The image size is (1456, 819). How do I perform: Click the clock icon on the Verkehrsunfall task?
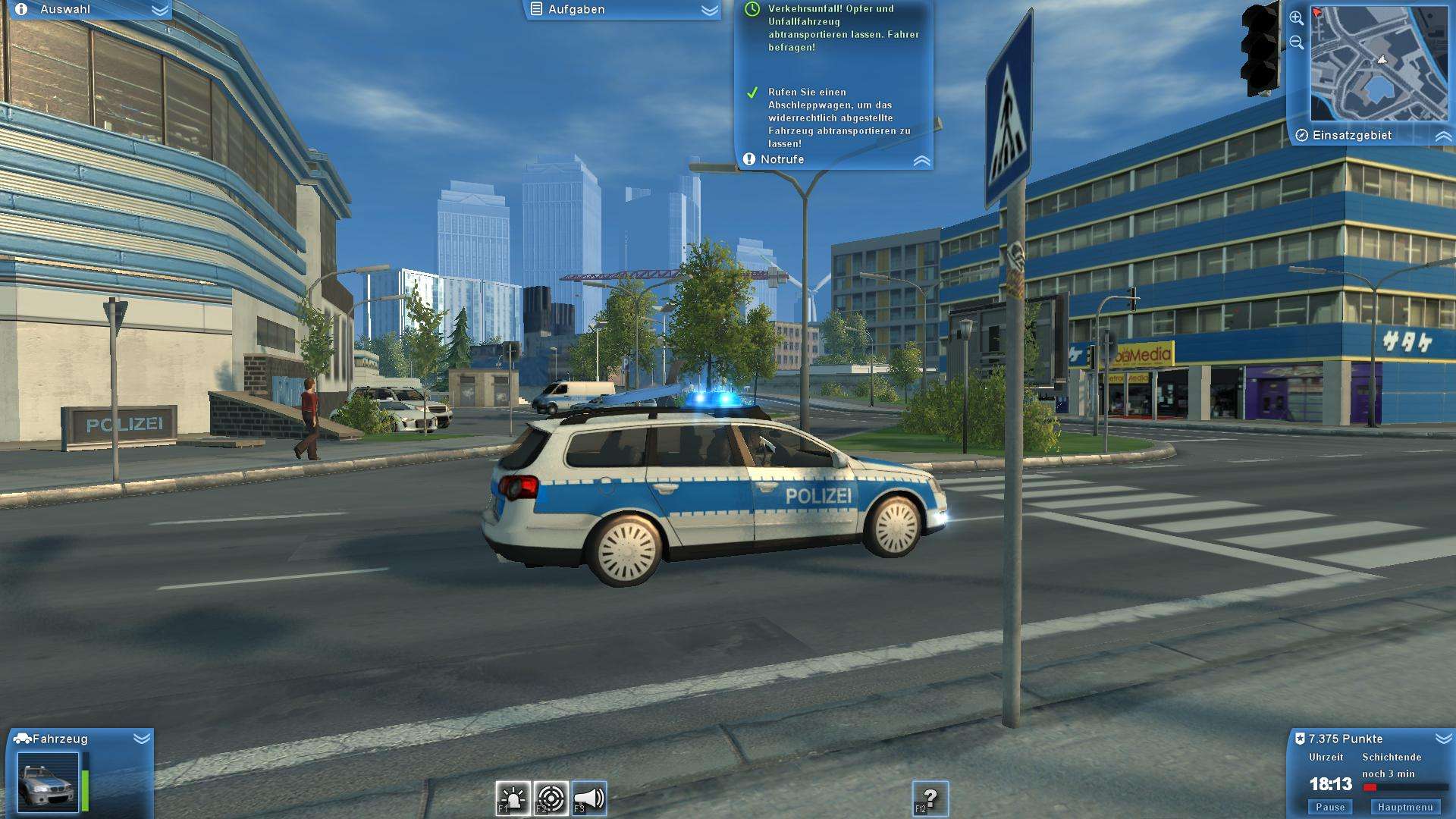click(751, 10)
